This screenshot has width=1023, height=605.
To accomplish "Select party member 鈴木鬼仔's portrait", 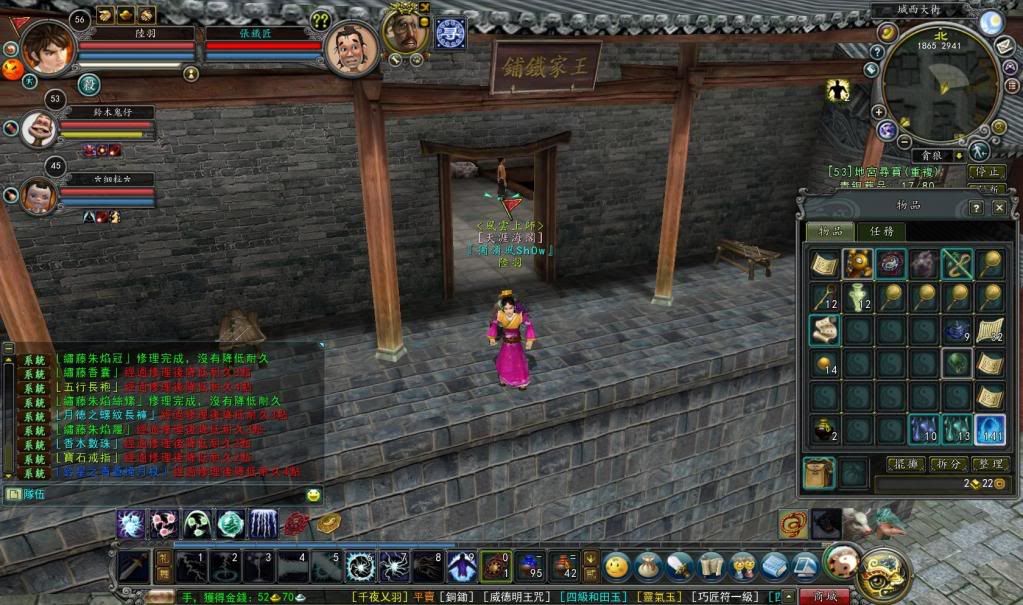I will click(x=37, y=127).
